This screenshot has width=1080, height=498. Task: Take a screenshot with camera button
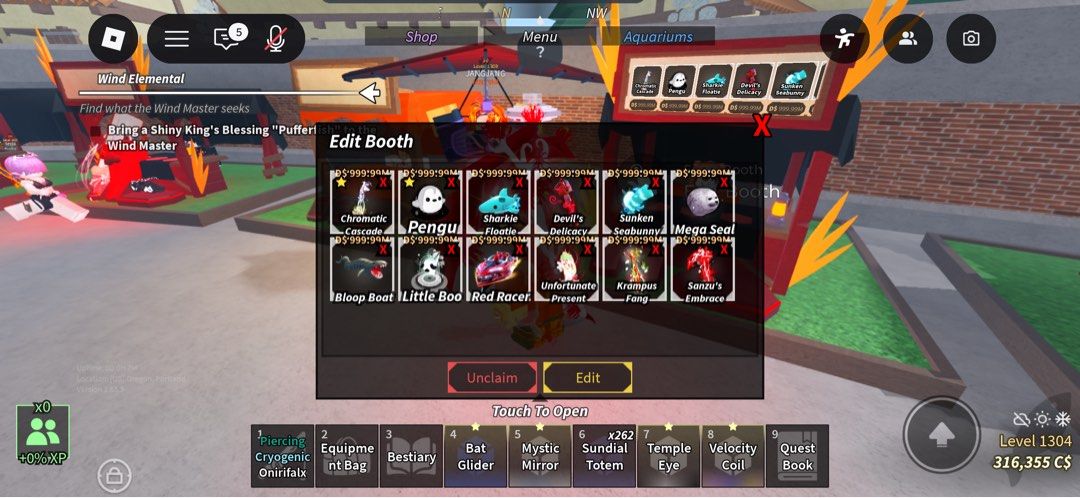970,39
